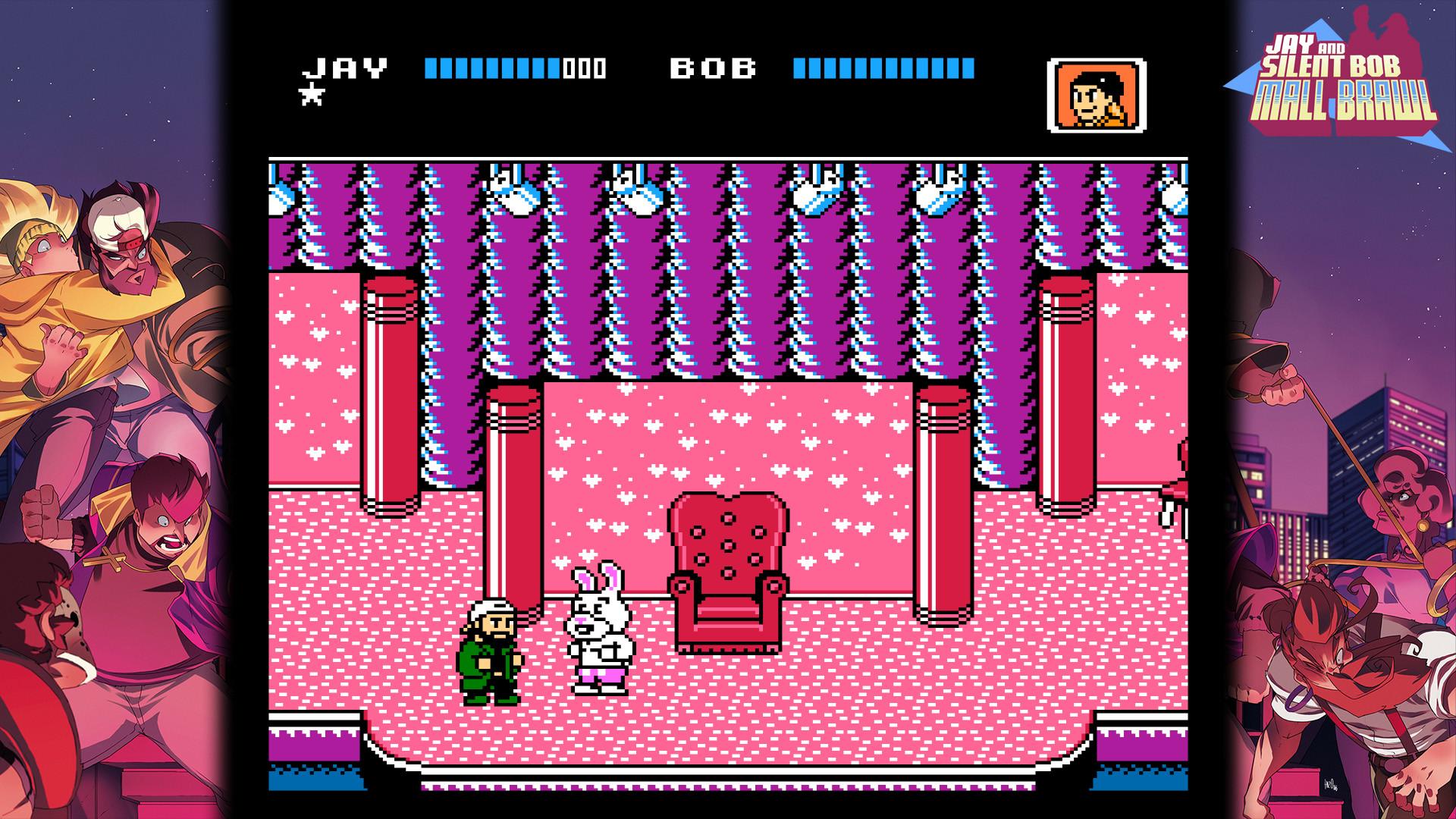Select the star icon under JAY label
Image resolution: width=1456 pixels, height=819 pixels.
click(x=313, y=96)
